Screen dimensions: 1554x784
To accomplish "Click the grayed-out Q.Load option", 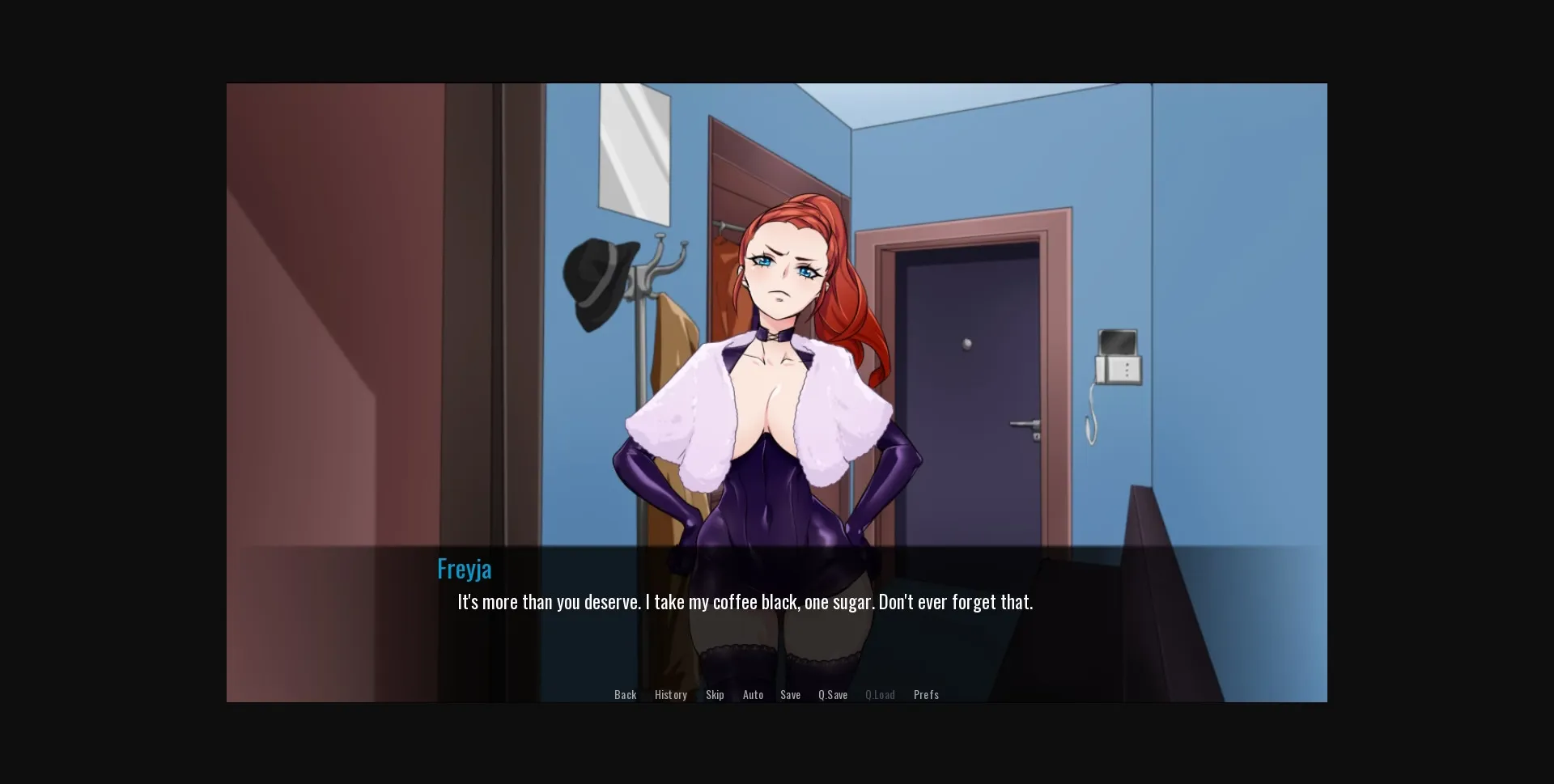I will (x=880, y=694).
